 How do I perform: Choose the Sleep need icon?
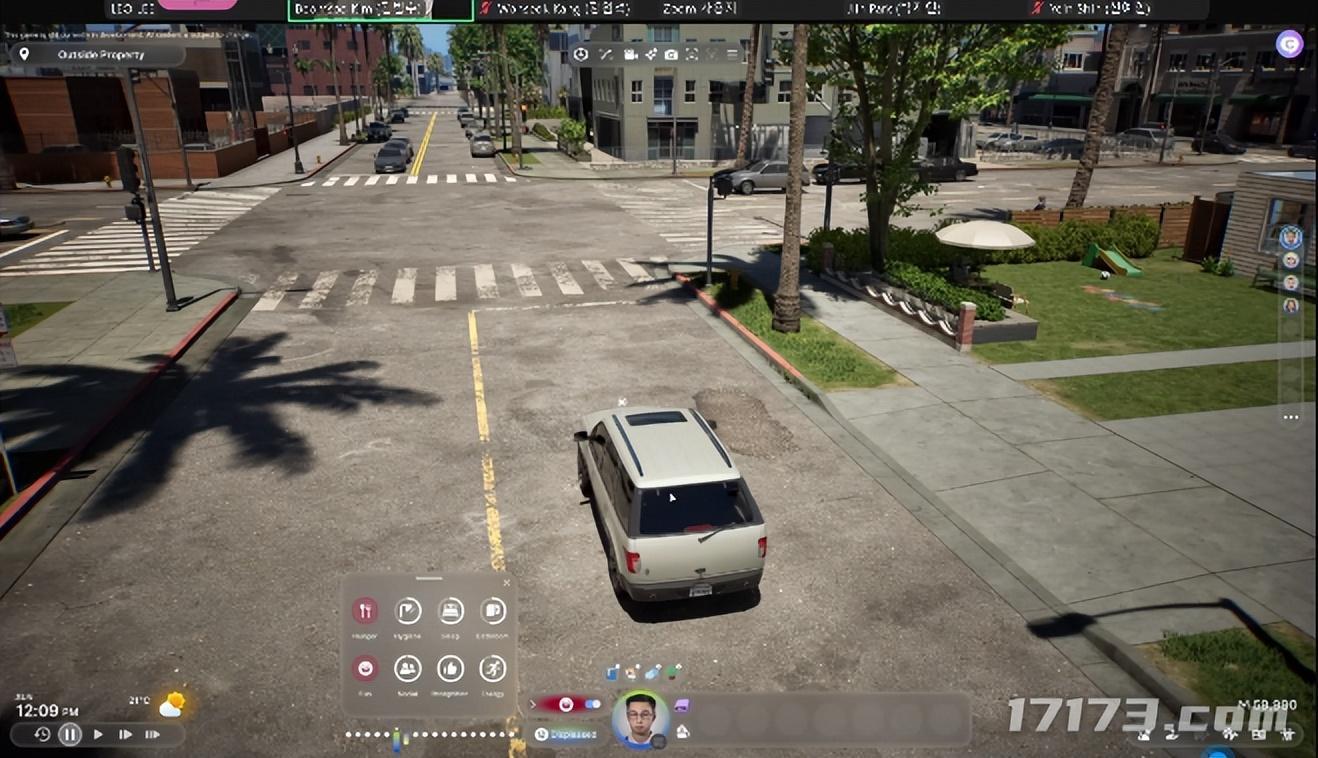(451, 611)
